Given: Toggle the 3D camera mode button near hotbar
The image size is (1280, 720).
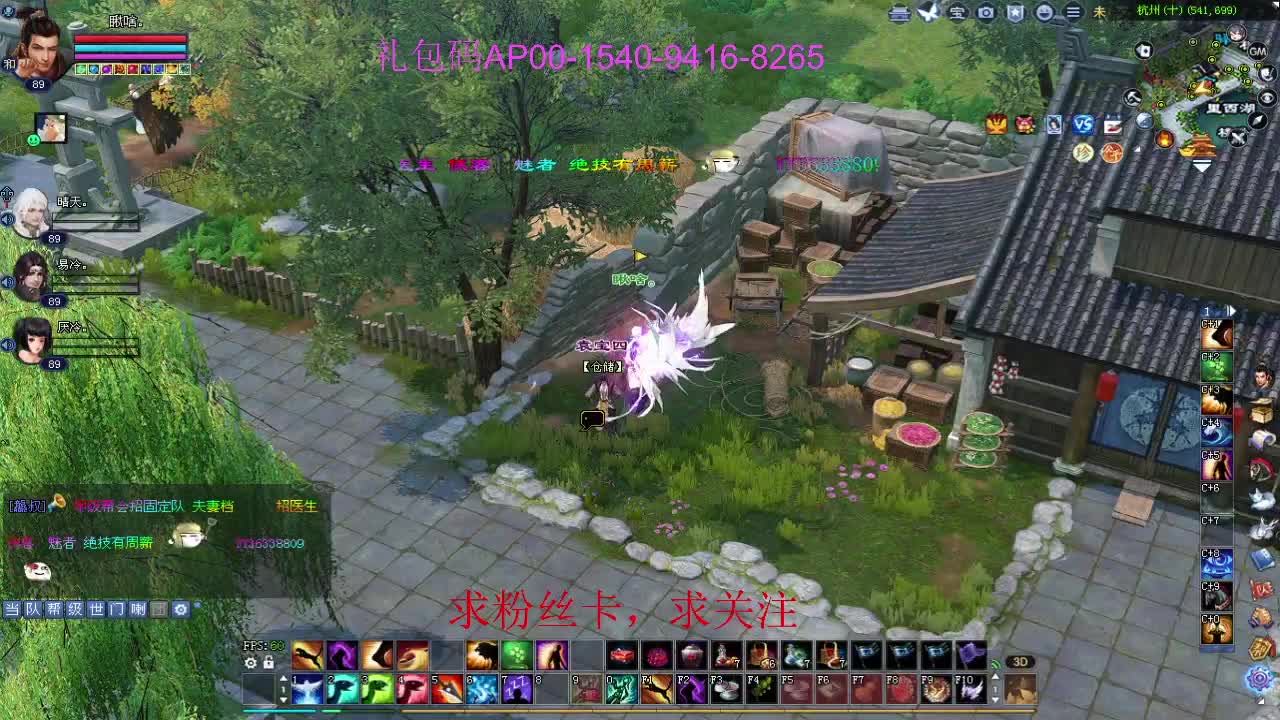Looking at the screenshot, I should coord(1020,660).
